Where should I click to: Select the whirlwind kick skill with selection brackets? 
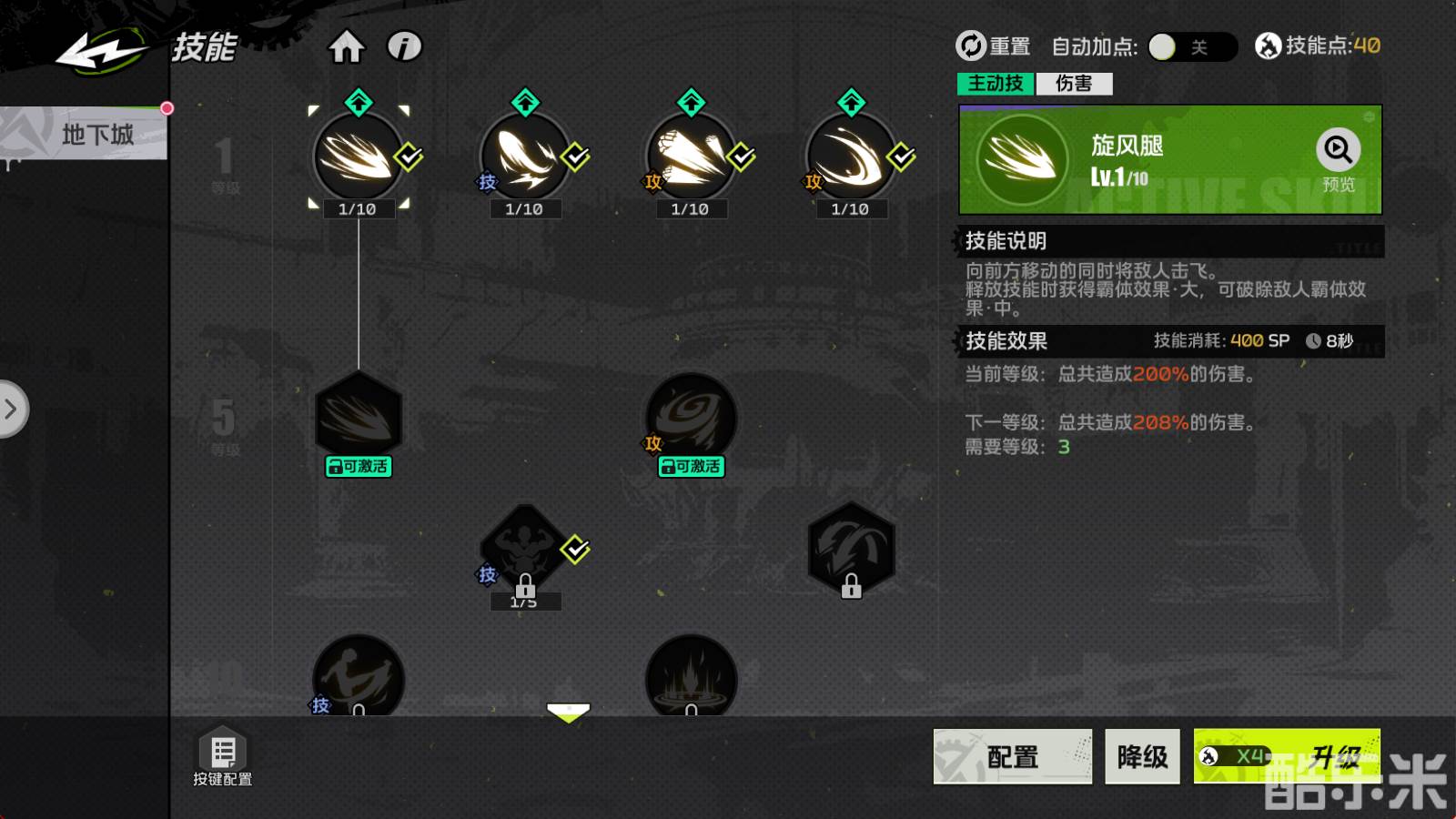pos(358,157)
